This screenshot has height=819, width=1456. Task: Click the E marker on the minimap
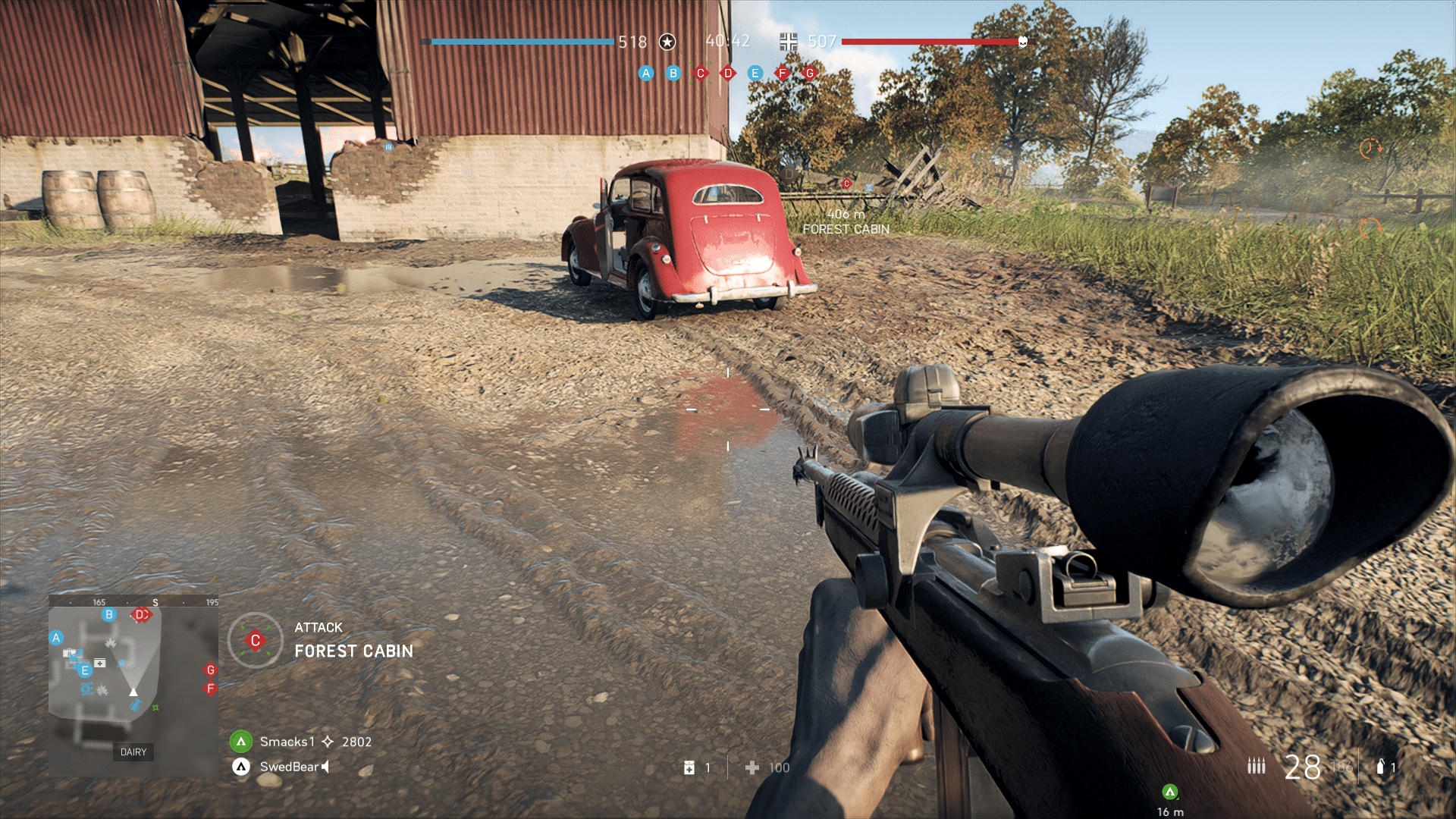85,670
